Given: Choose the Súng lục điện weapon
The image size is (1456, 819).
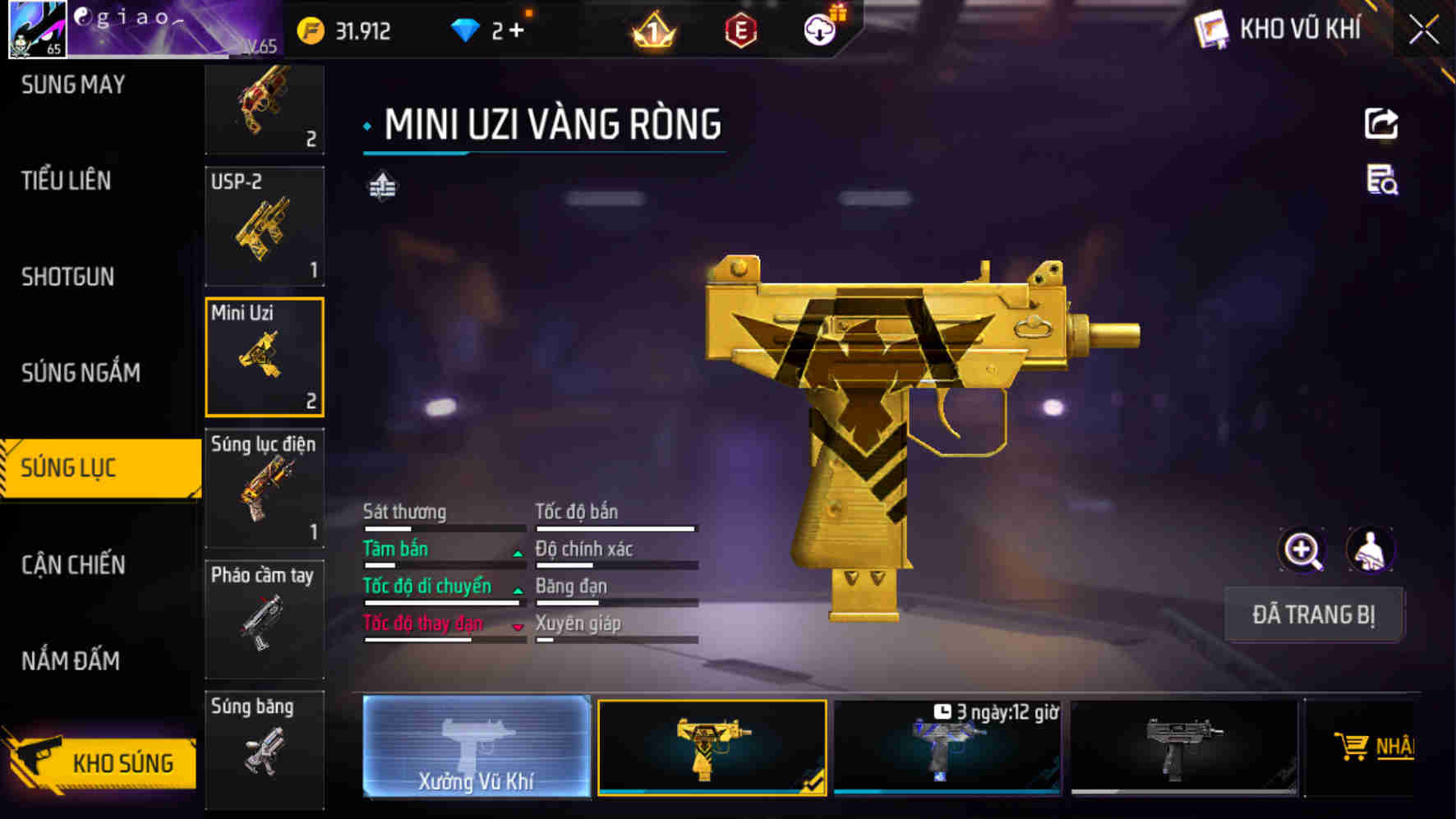Looking at the screenshot, I should 264,488.
